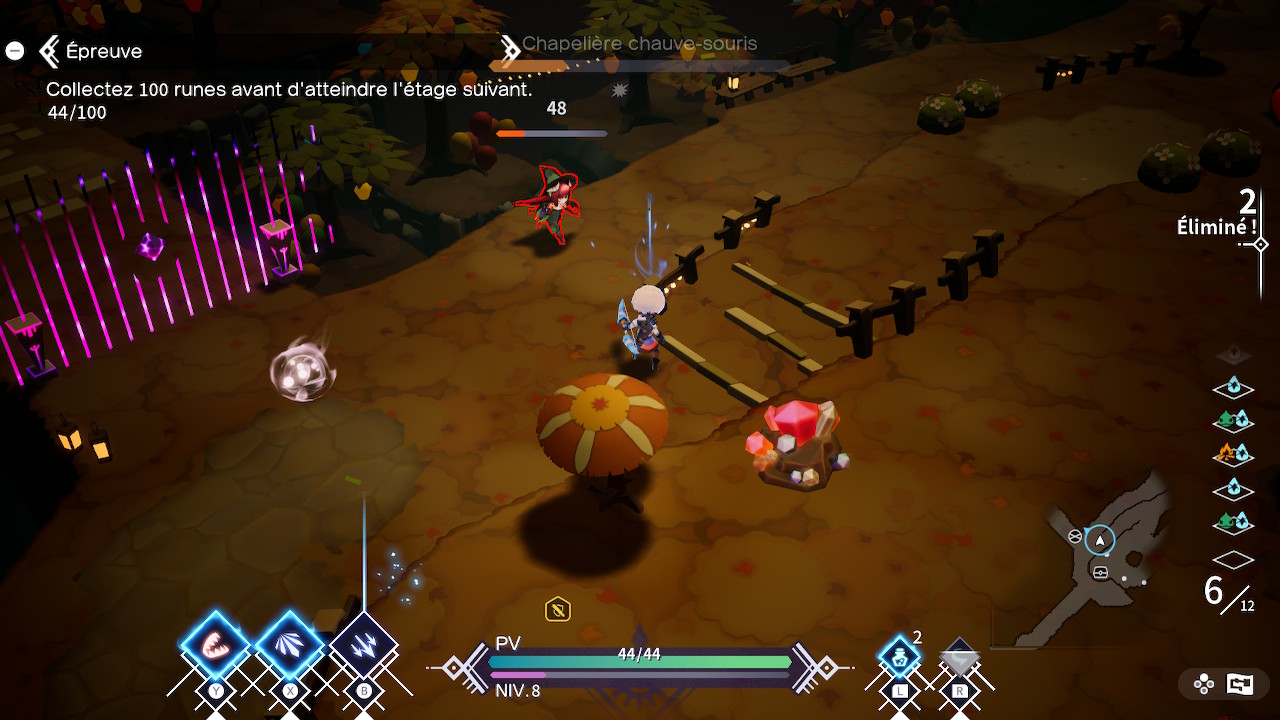Trigger the triple arrow skill icon
This screenshot has height=720, width=1280.
(x=363, y=646)
